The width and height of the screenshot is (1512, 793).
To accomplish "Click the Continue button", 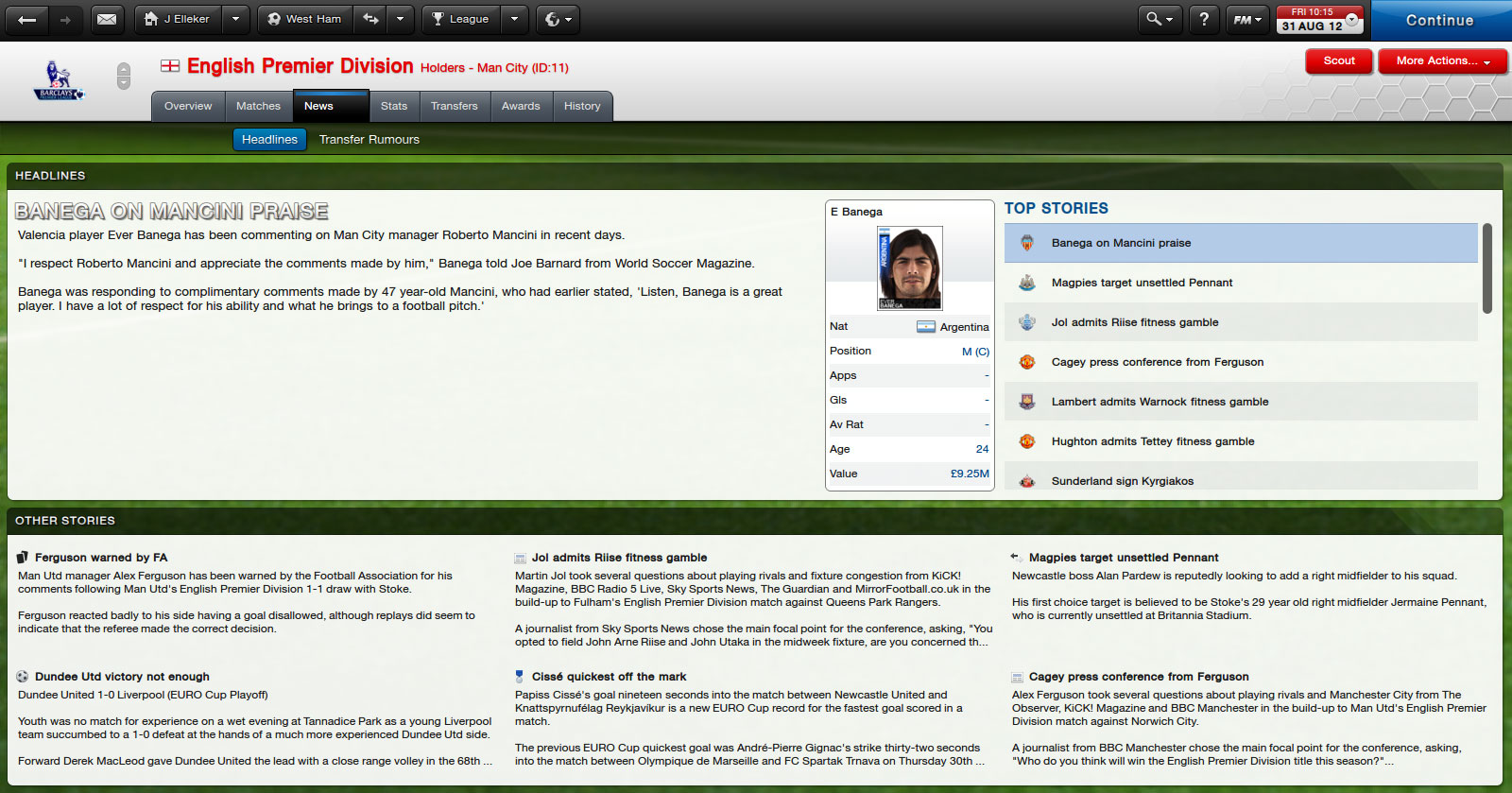I will click(1439, 20).
